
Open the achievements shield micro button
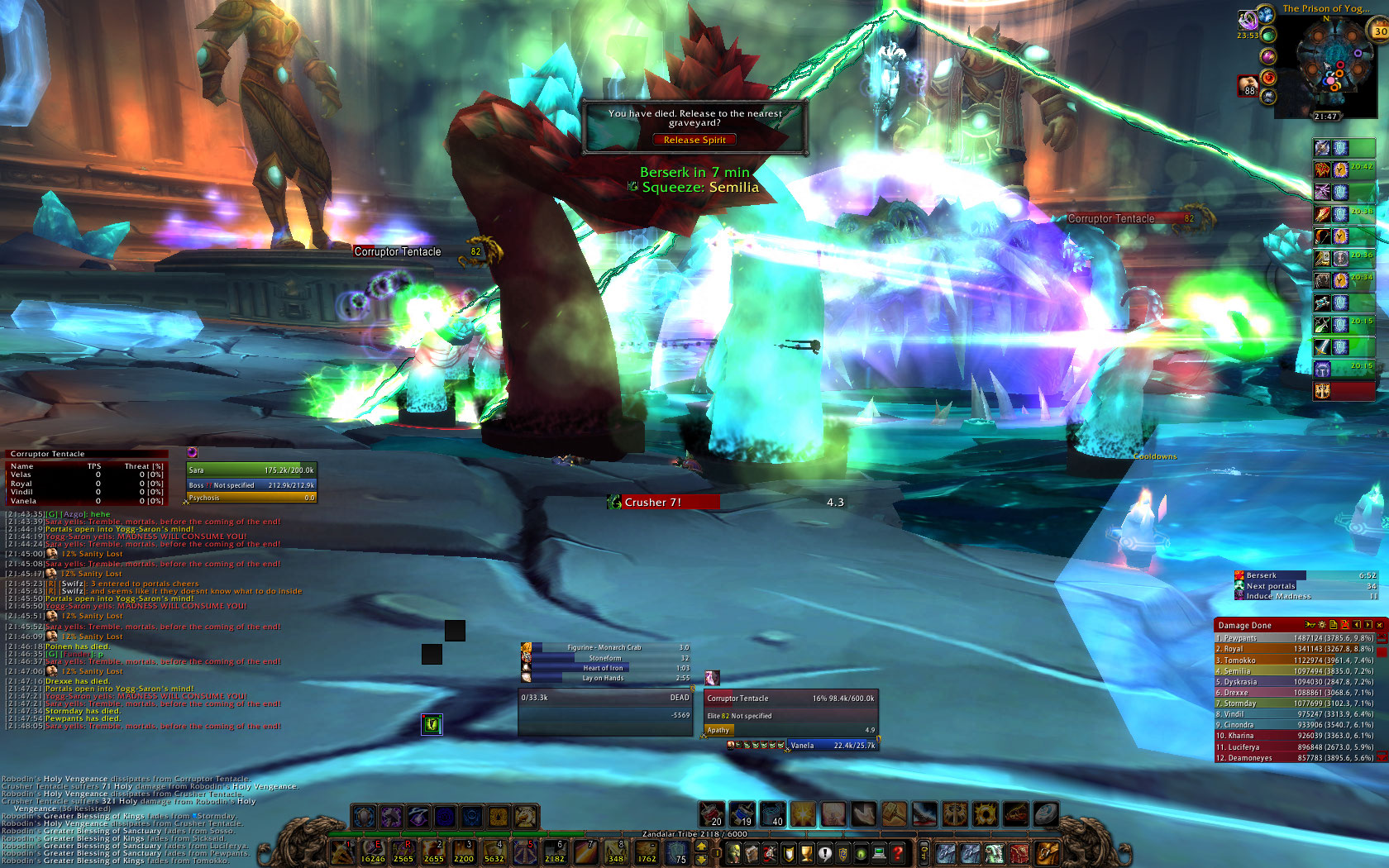(x=788, y=853)
